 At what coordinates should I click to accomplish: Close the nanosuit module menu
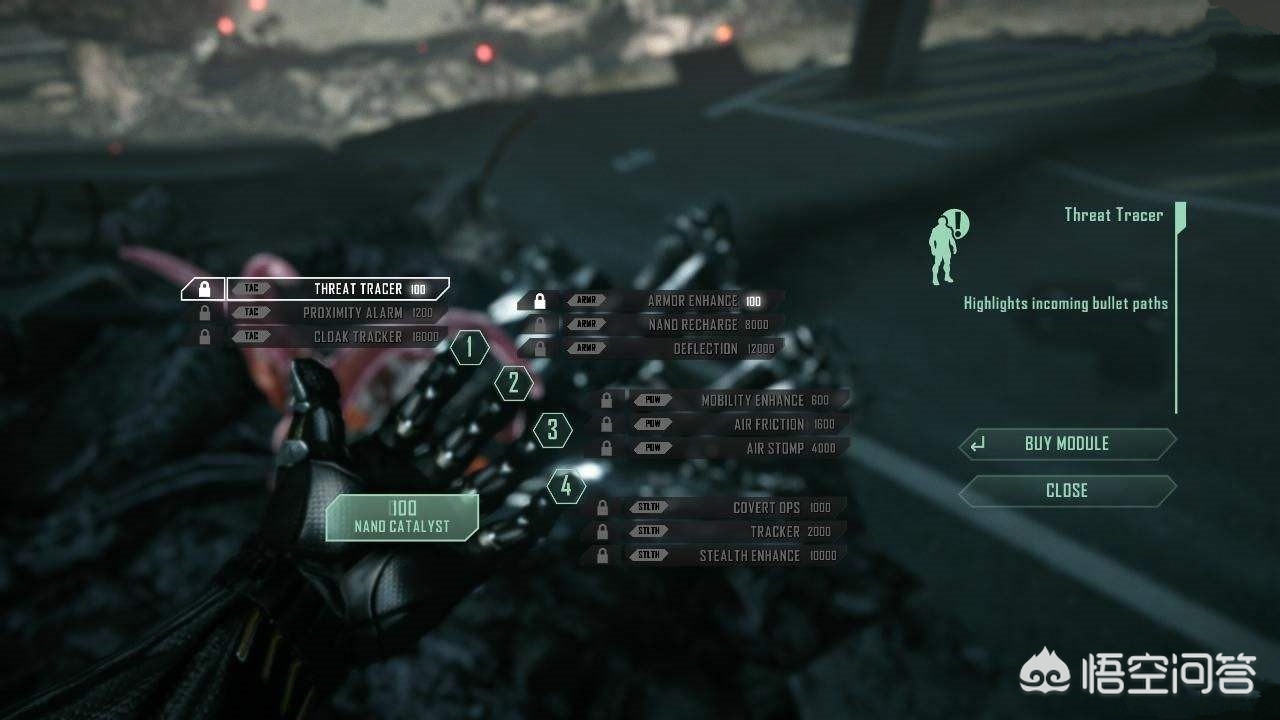1067,490
